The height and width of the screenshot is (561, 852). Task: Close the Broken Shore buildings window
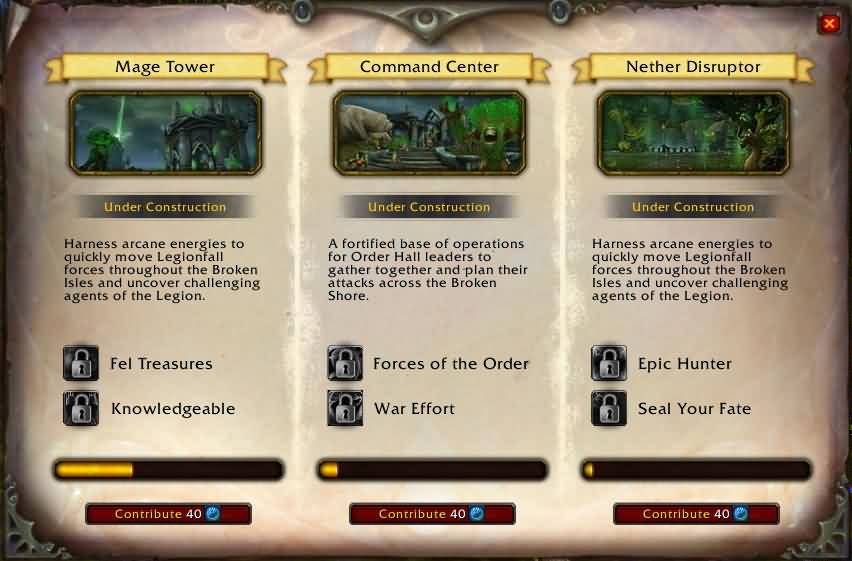[829, 23]
